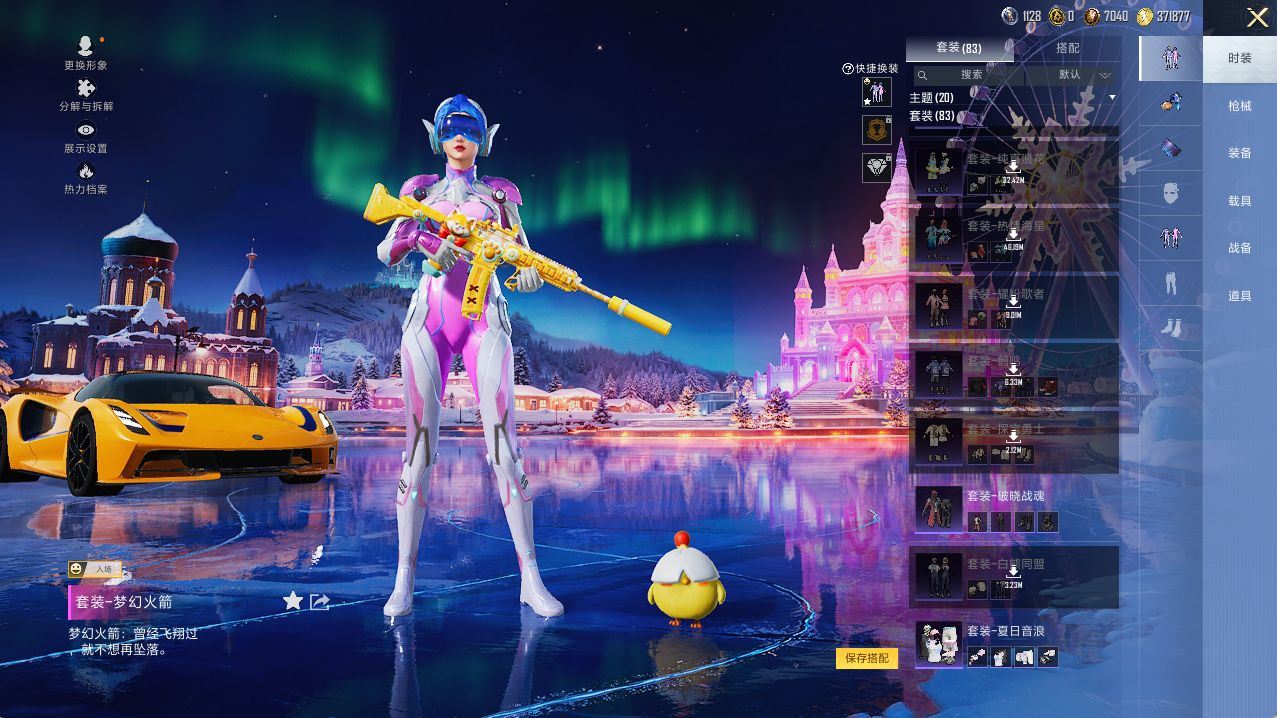Open the 热力档案 flame icon
The height and width of the screenshot is (718, 1277).
(x=86, y=178)
